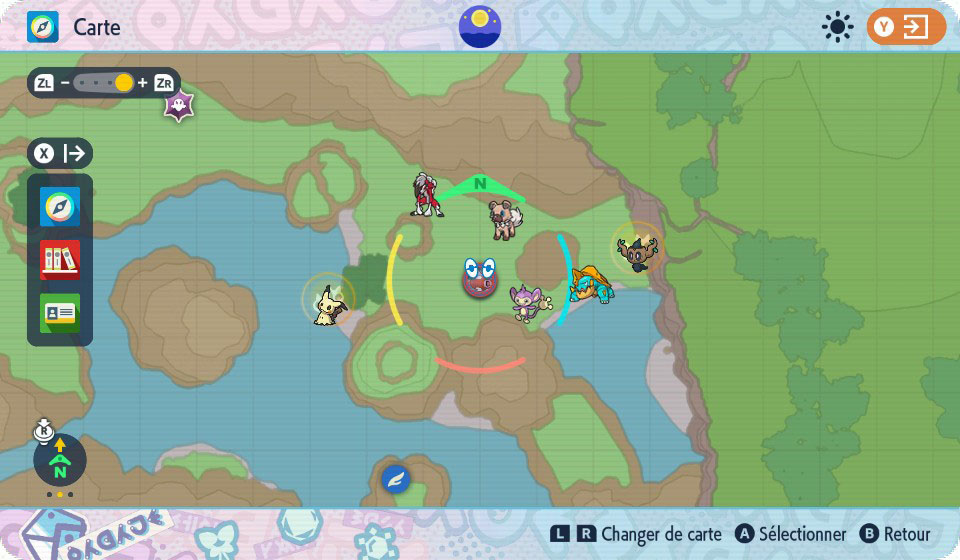Open the Pokédex books icon
The image size is (960, 560).
pyautogui.click(x=60, y=260)
